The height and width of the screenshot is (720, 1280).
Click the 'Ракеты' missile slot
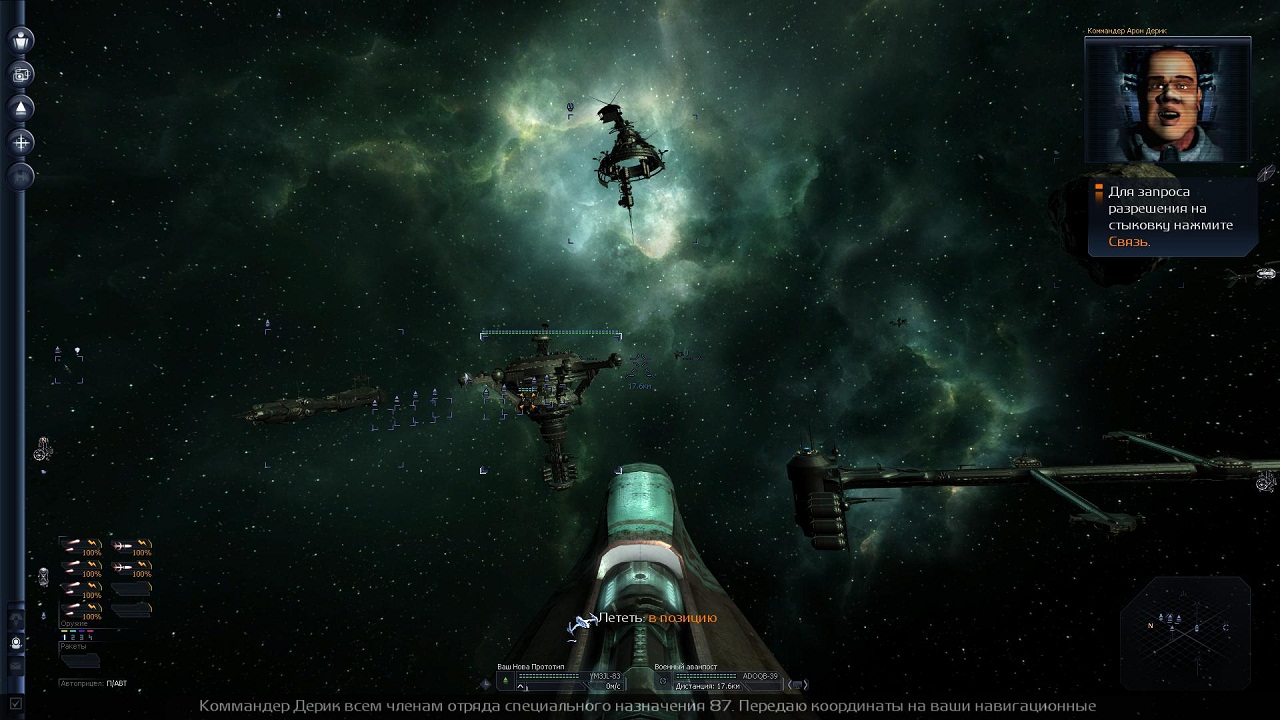tap(80, 661)
